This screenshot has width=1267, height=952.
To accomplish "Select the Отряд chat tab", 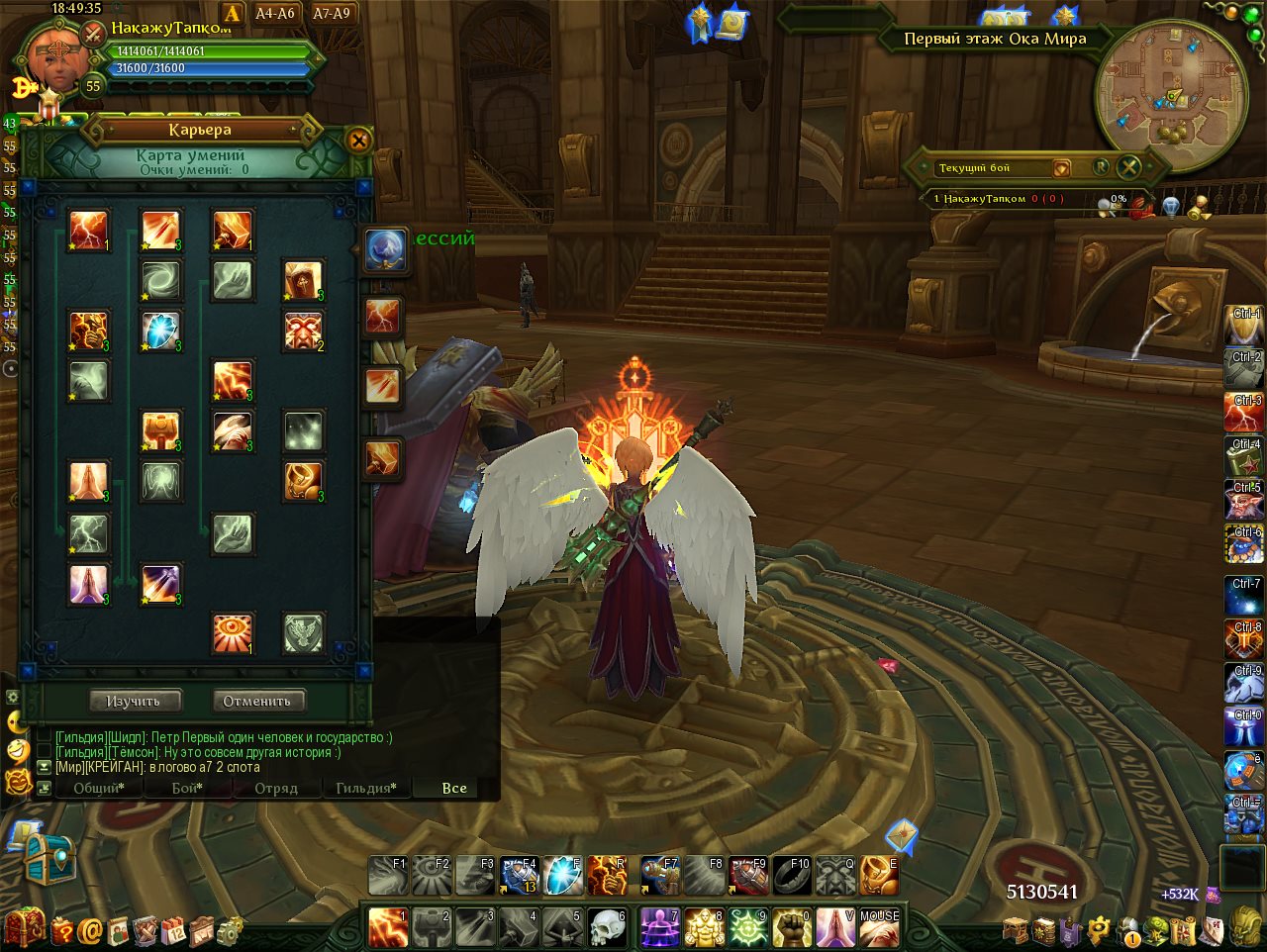I will tap(276, 788).
